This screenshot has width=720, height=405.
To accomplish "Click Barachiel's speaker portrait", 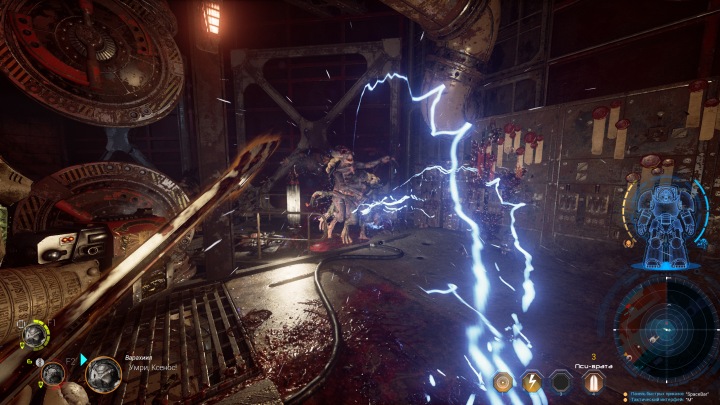I will click(102, 374).
